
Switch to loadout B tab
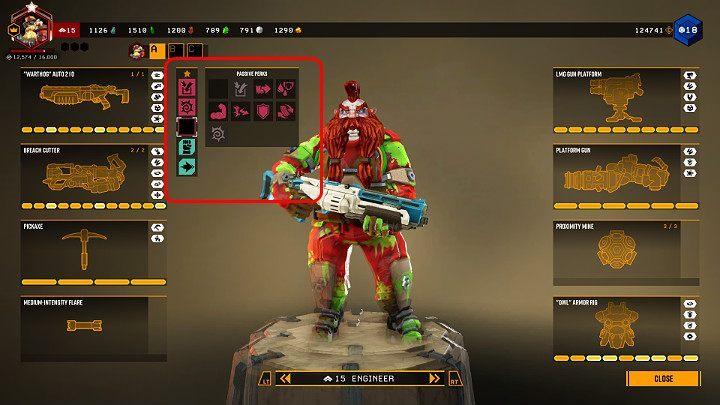pyautogui.click(x=175, y=50)
